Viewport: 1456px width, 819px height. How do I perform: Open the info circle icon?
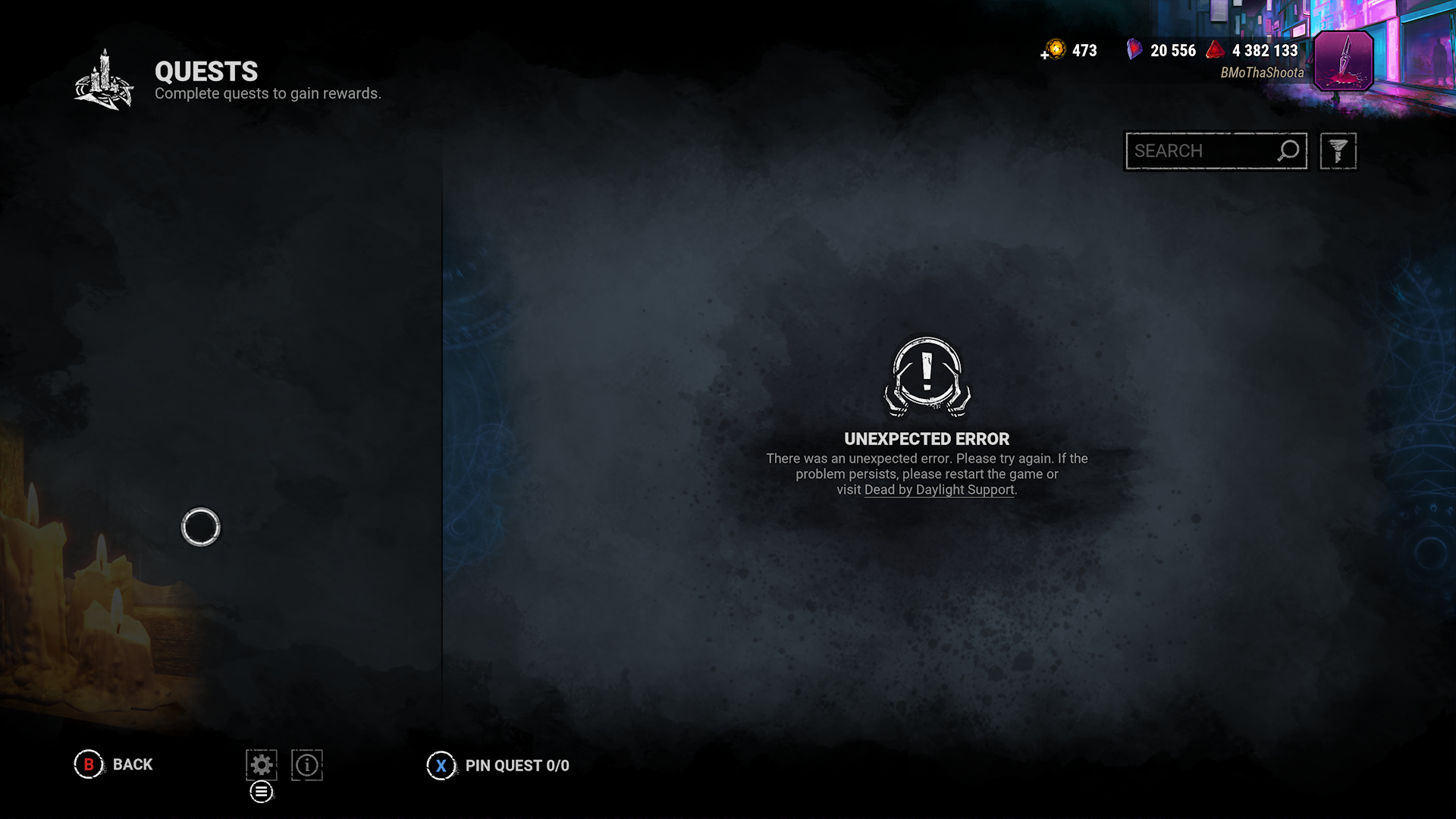point(307,765)
